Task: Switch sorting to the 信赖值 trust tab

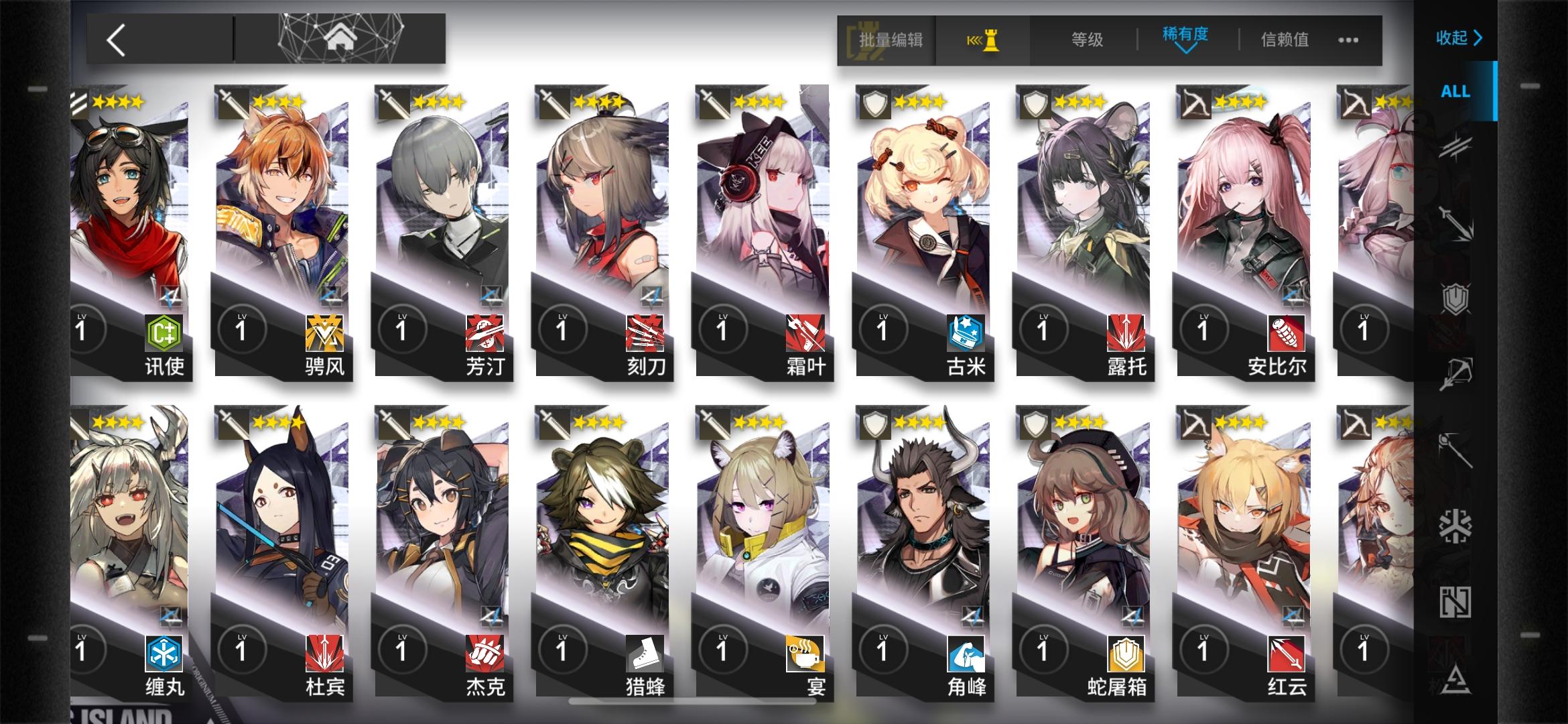Action: 1283,40
